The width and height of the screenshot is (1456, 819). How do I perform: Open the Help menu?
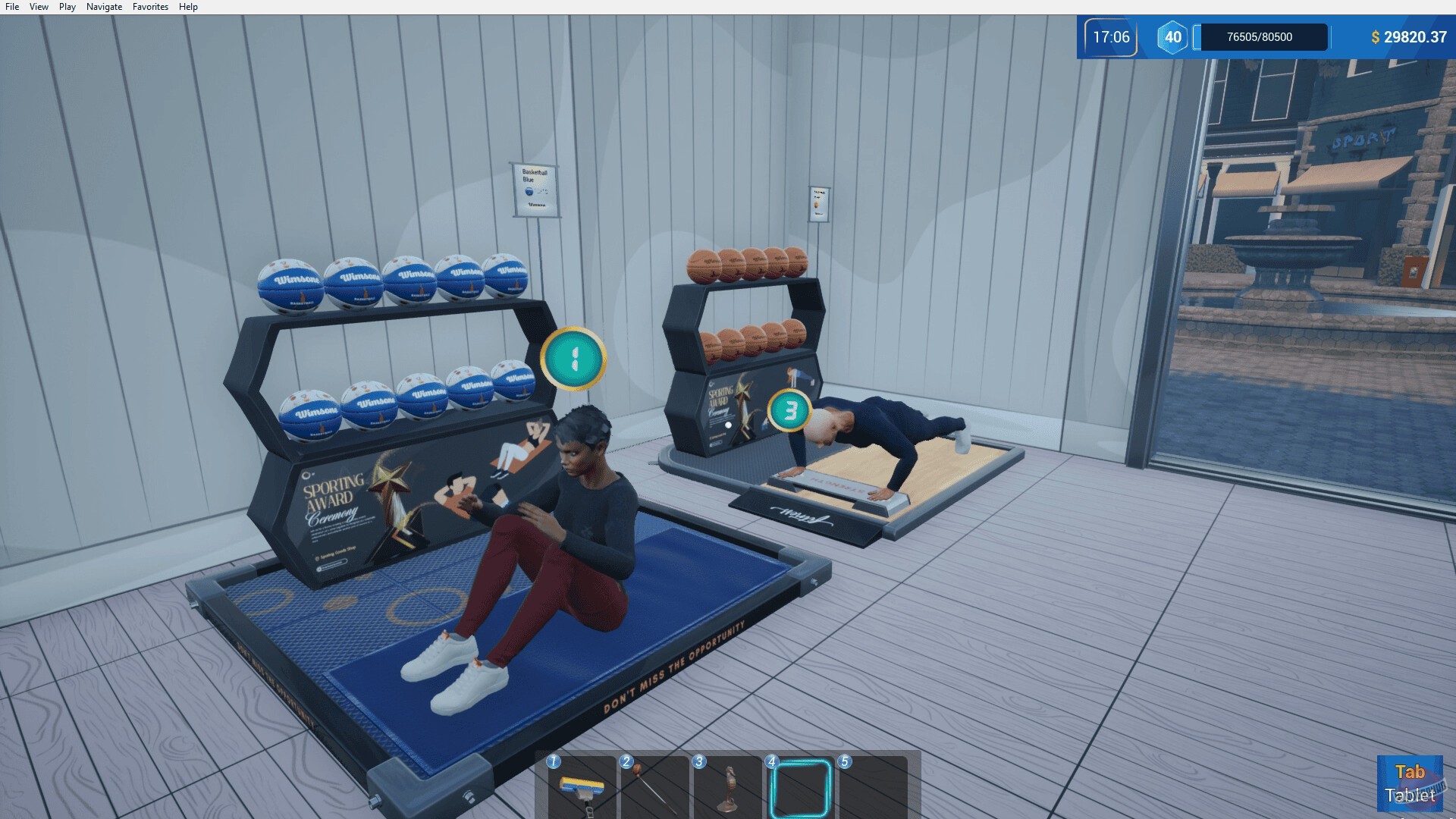pyautogui.click(x=188, y=6)
